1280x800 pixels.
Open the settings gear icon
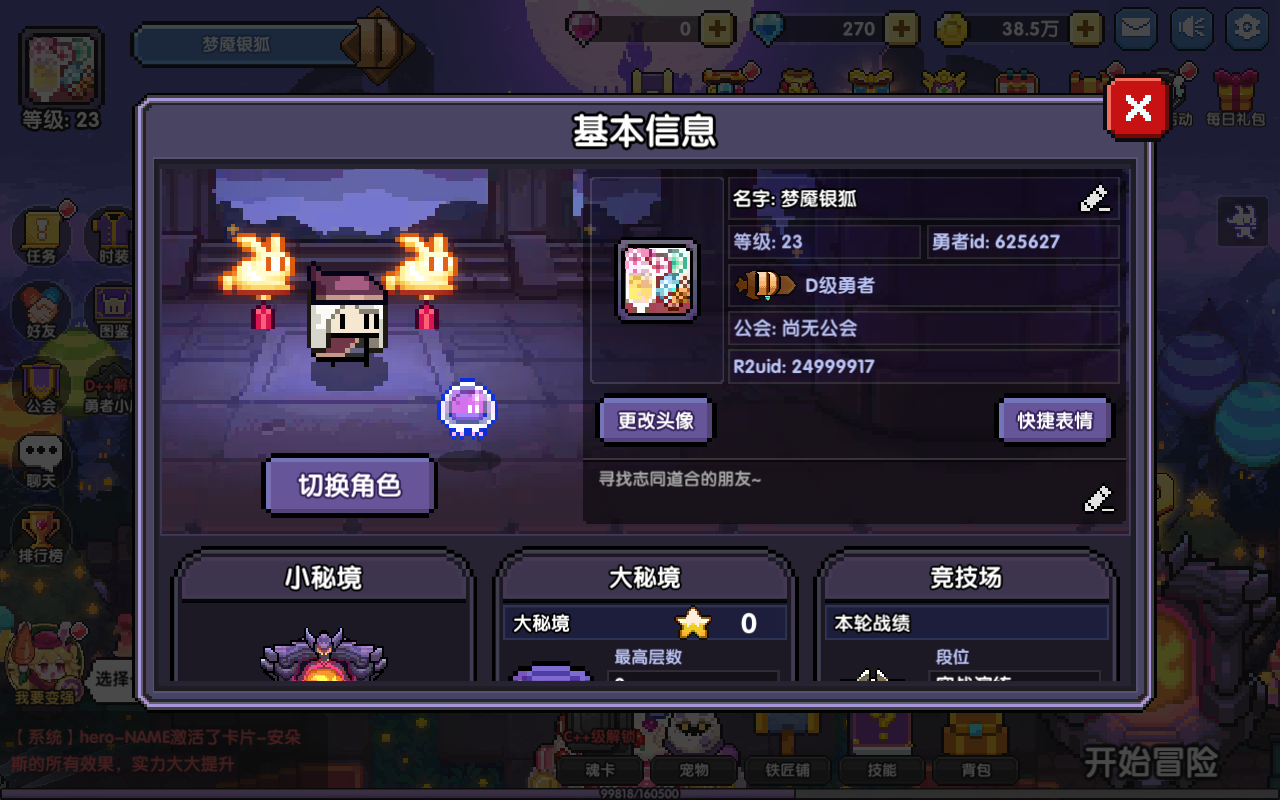[1246, 28]
